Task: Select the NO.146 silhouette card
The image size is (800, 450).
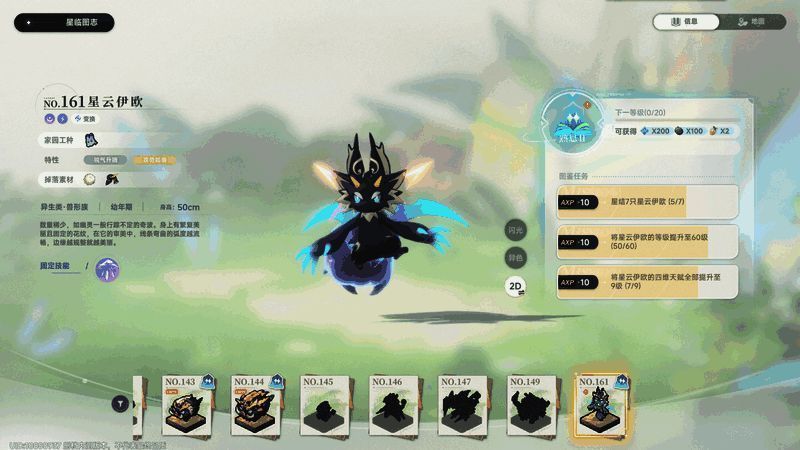Action: [395, 406]
